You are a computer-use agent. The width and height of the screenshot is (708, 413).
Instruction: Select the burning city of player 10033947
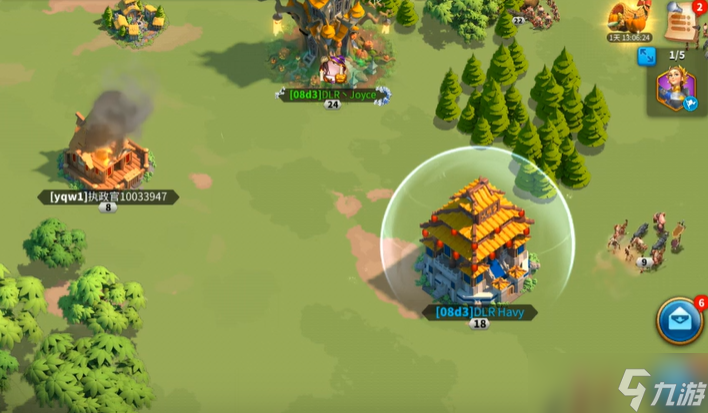click(x=106, y=155)
